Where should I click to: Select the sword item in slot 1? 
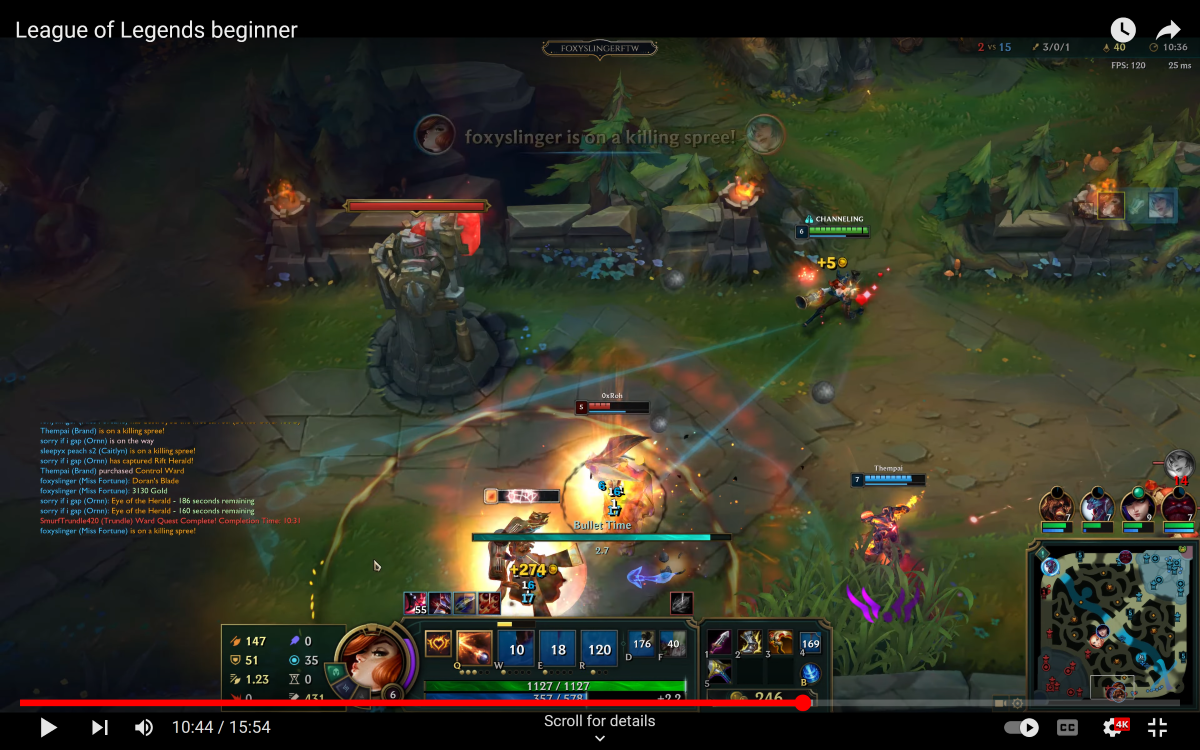point(719,642)
